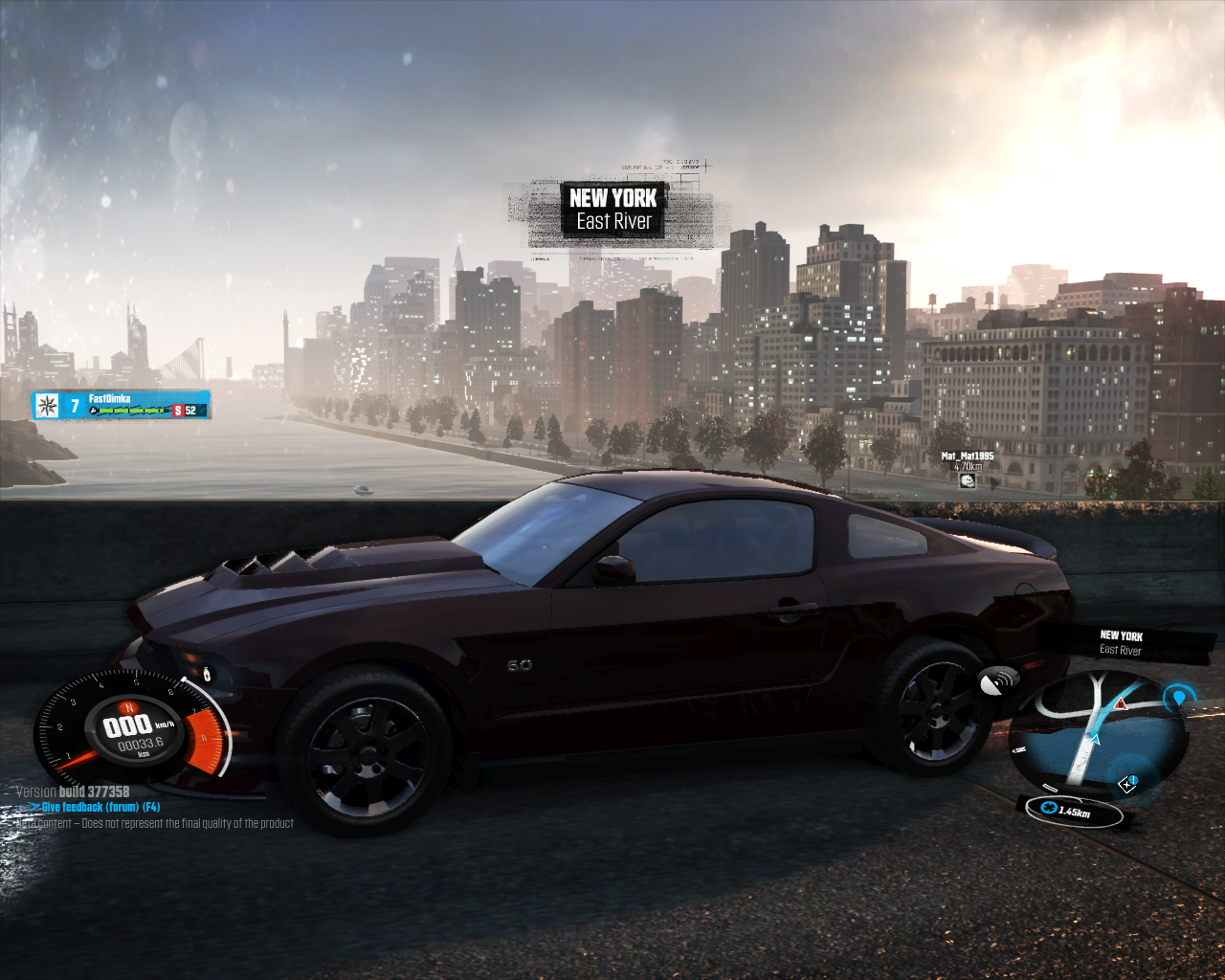1225x980 pixels.
Task: Click the wrench icon on the XP bar
Action: 93,411
